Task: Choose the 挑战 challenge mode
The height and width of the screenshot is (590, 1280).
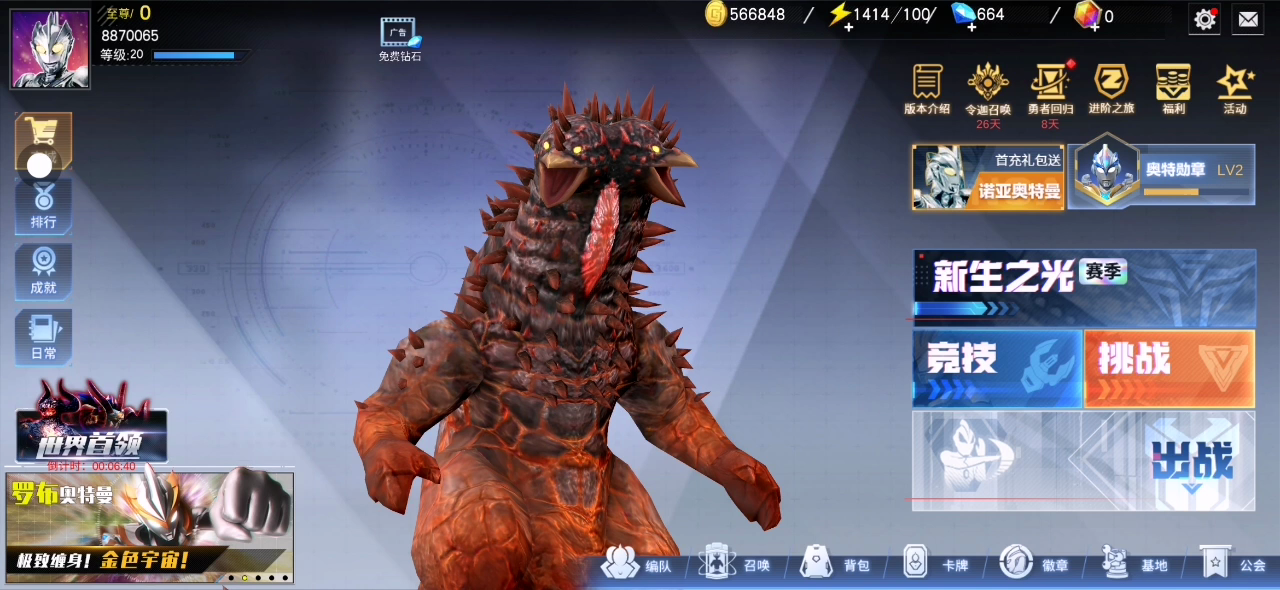Action: [x=1169, y=368]
